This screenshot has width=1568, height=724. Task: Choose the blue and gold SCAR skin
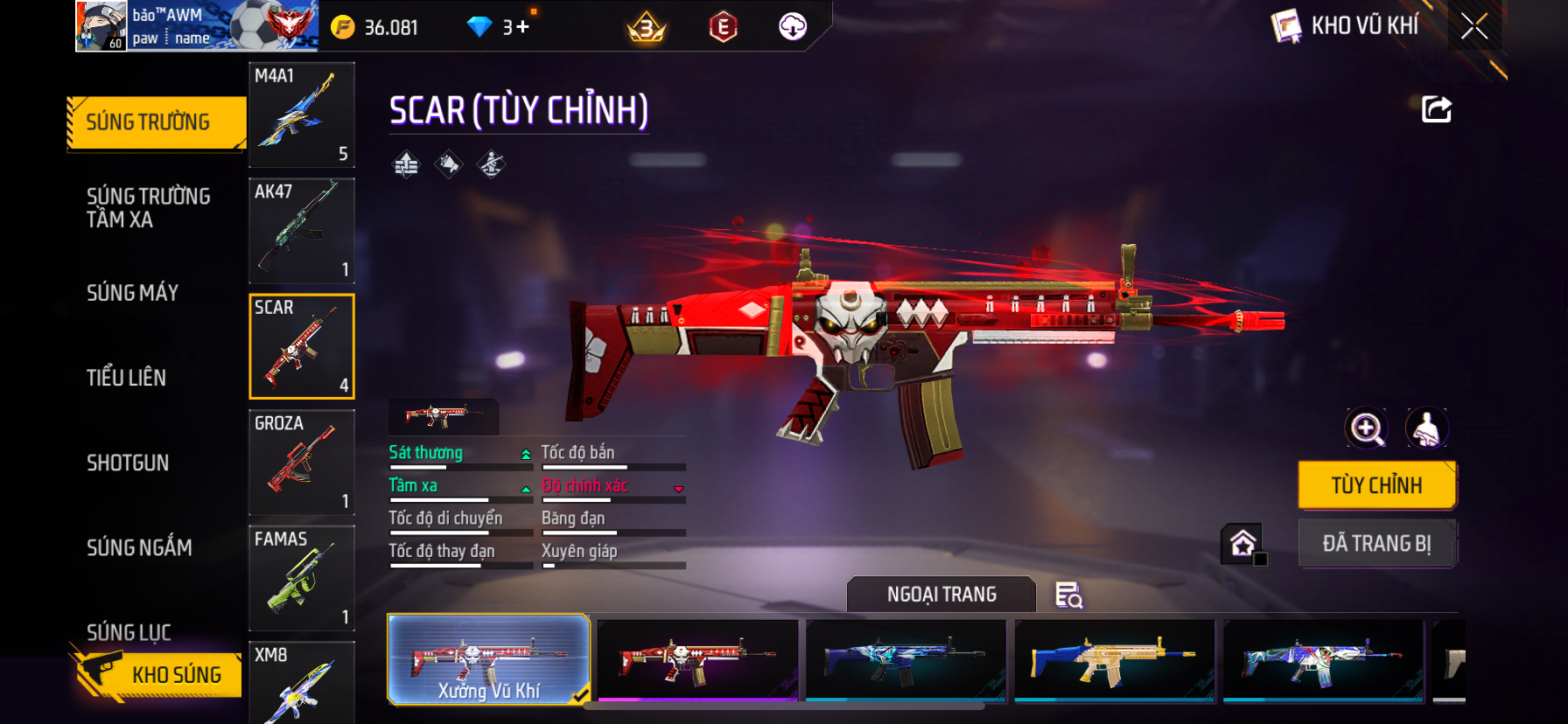(1114, 659)
